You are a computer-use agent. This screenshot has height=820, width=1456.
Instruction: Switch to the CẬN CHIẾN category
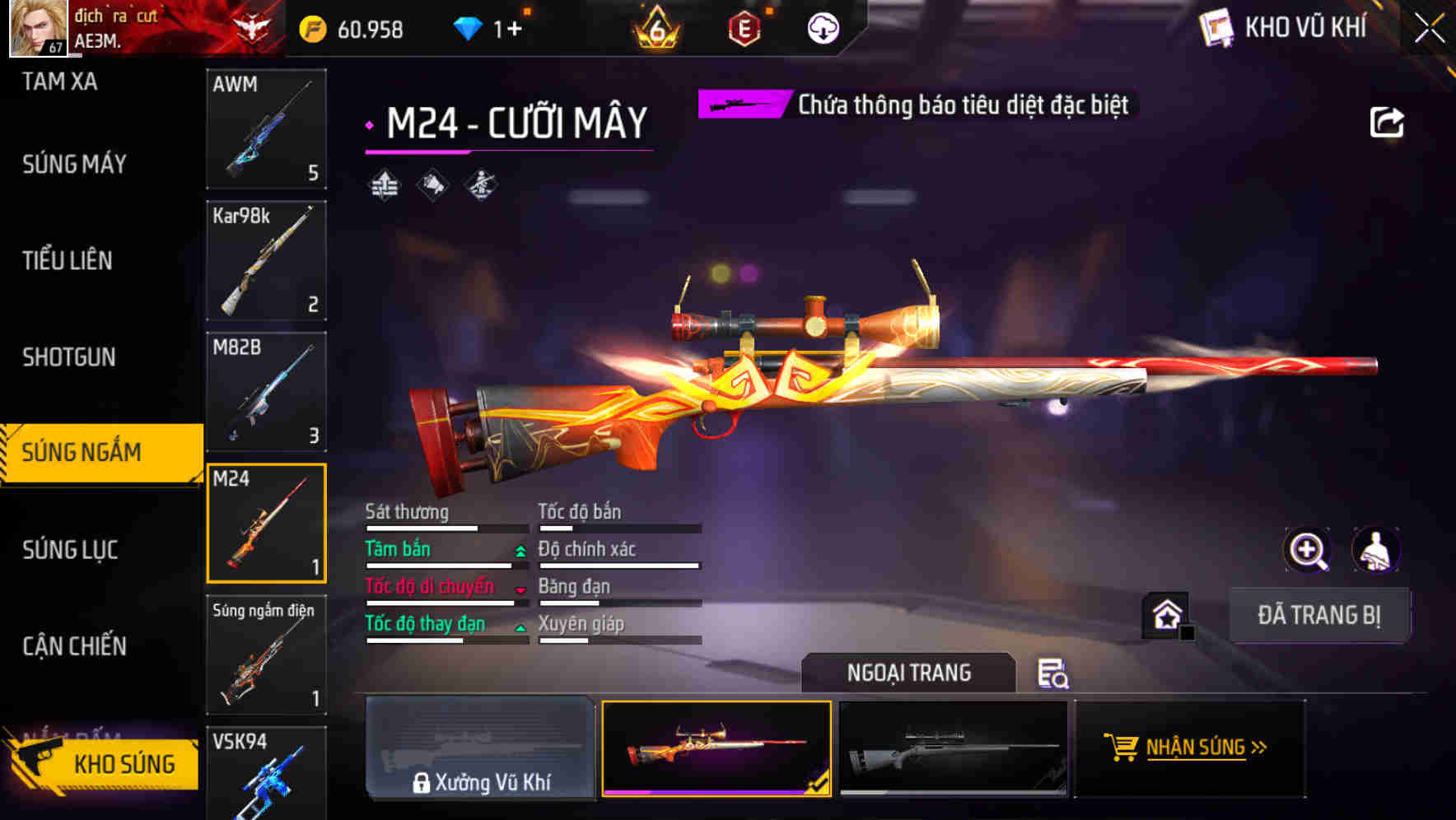point(74,647)
